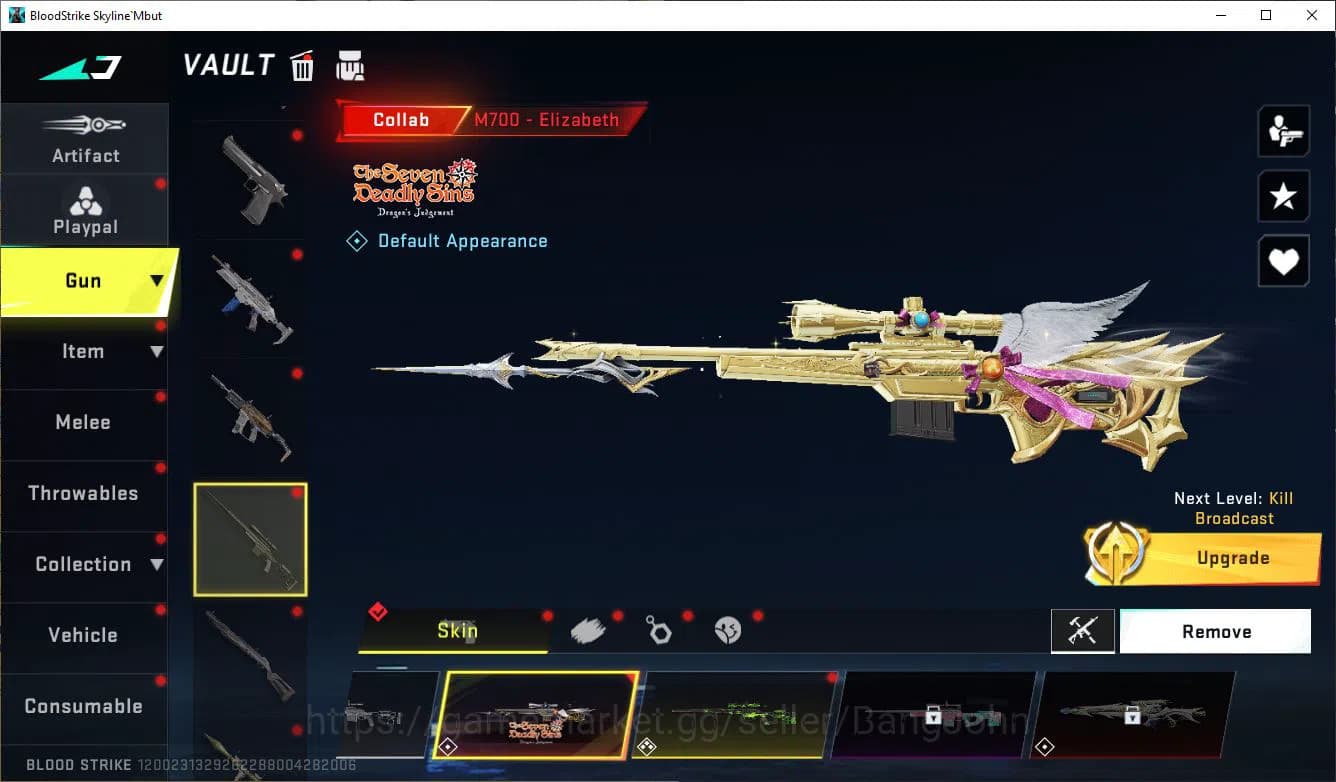Viewport: 1336px width, 782px height.
Task: Expand the Gun category dropdown
Action: coord(155,281)
